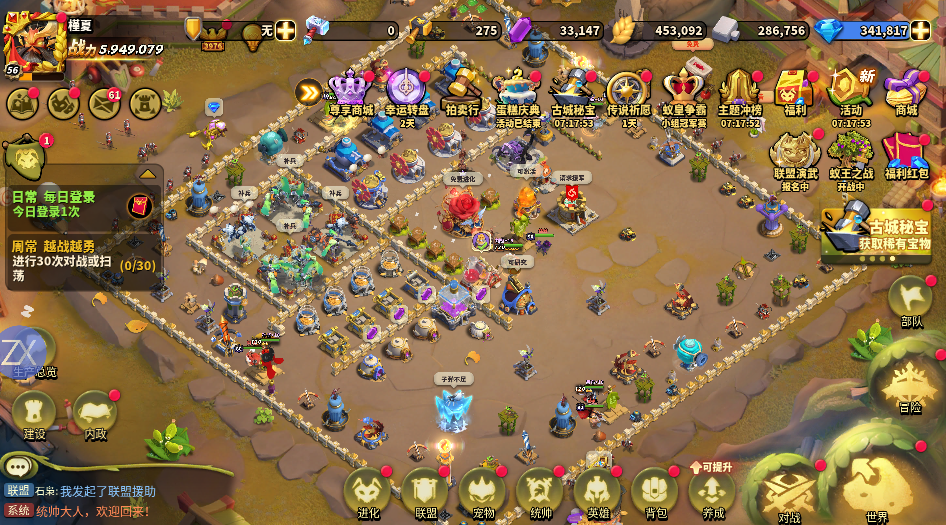Go to the 世界 world map
This screenshot has height=525, width=946.
(x=877, y=490)
